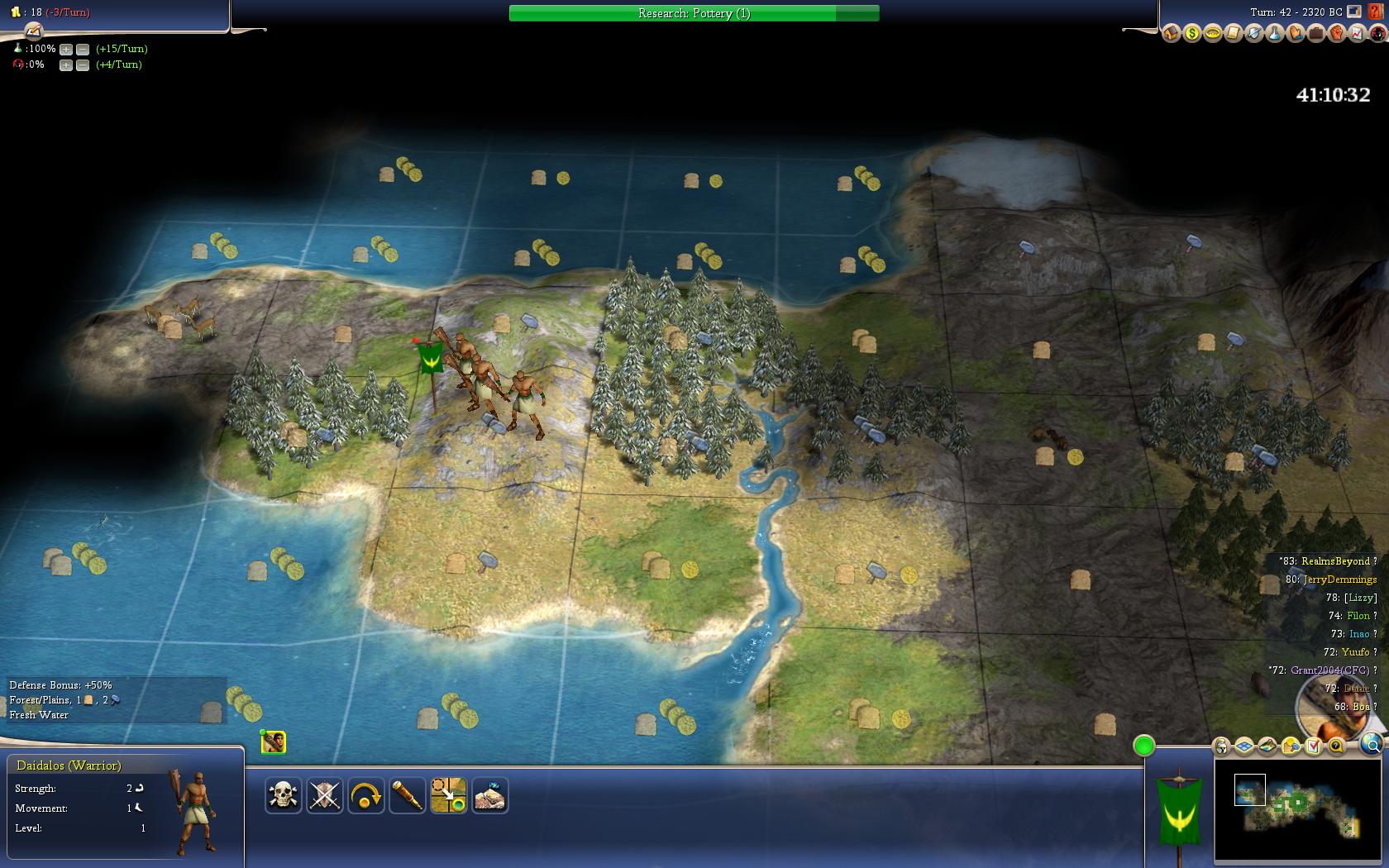Open the domestic advisor house icon

[1171, 34]
